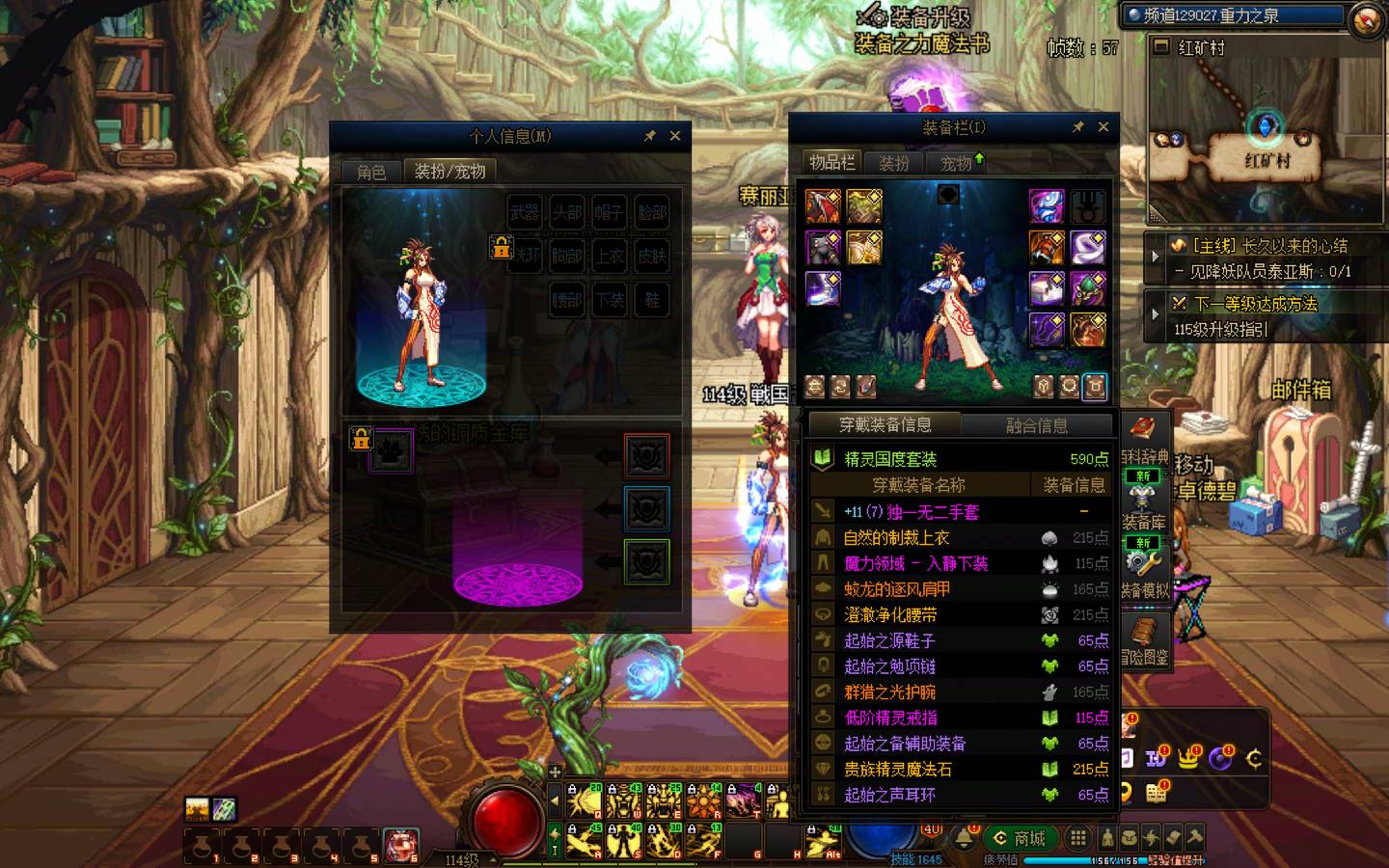Close the 装备栏 window

pyautogui.click(x=1103, y=126)
